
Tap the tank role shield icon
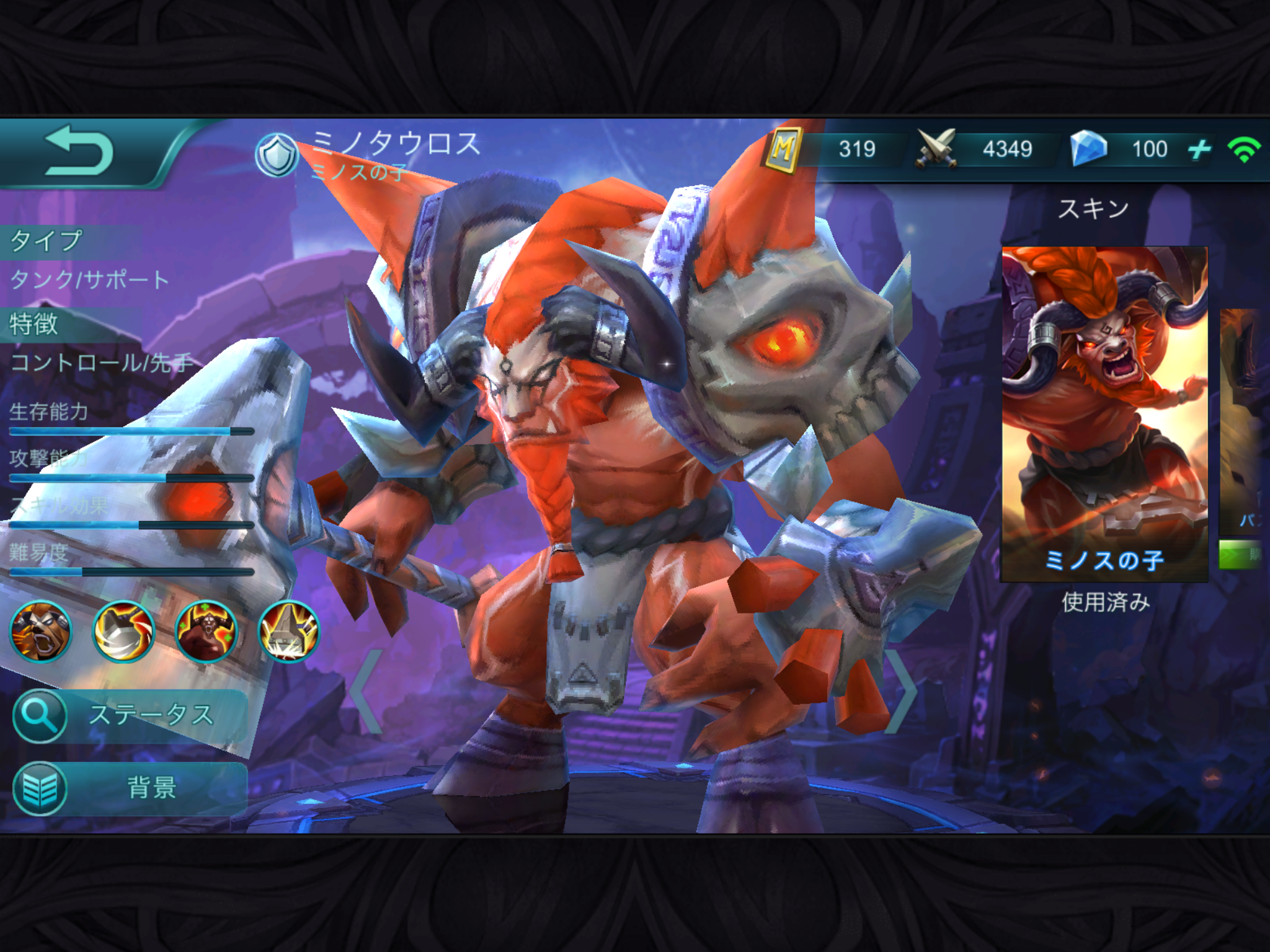click(276, 155)
